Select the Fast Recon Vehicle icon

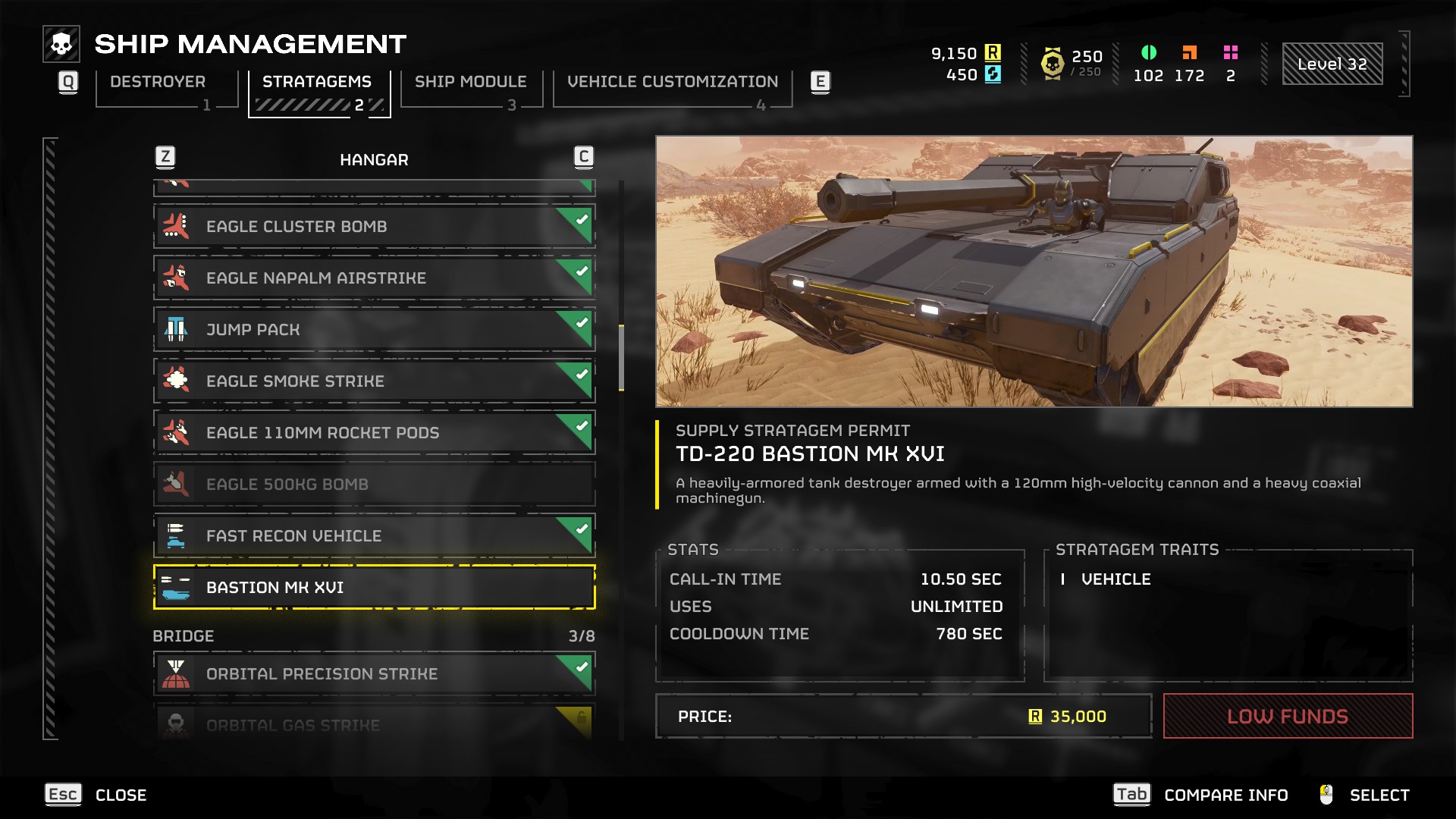[x=177, y=535]
